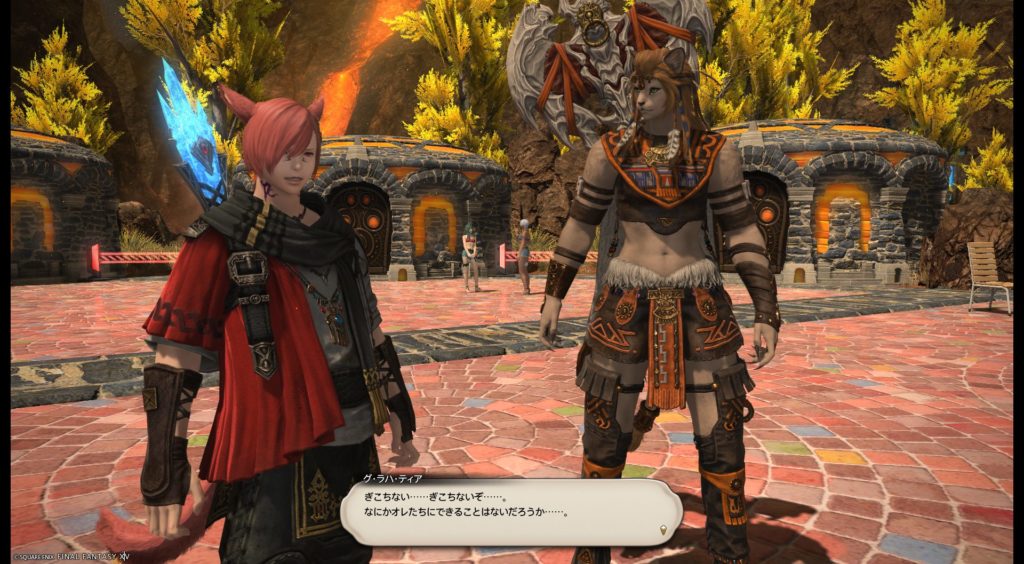
Task: Advance G'raha Tia's dialogue box
Action: coord(510,514)
